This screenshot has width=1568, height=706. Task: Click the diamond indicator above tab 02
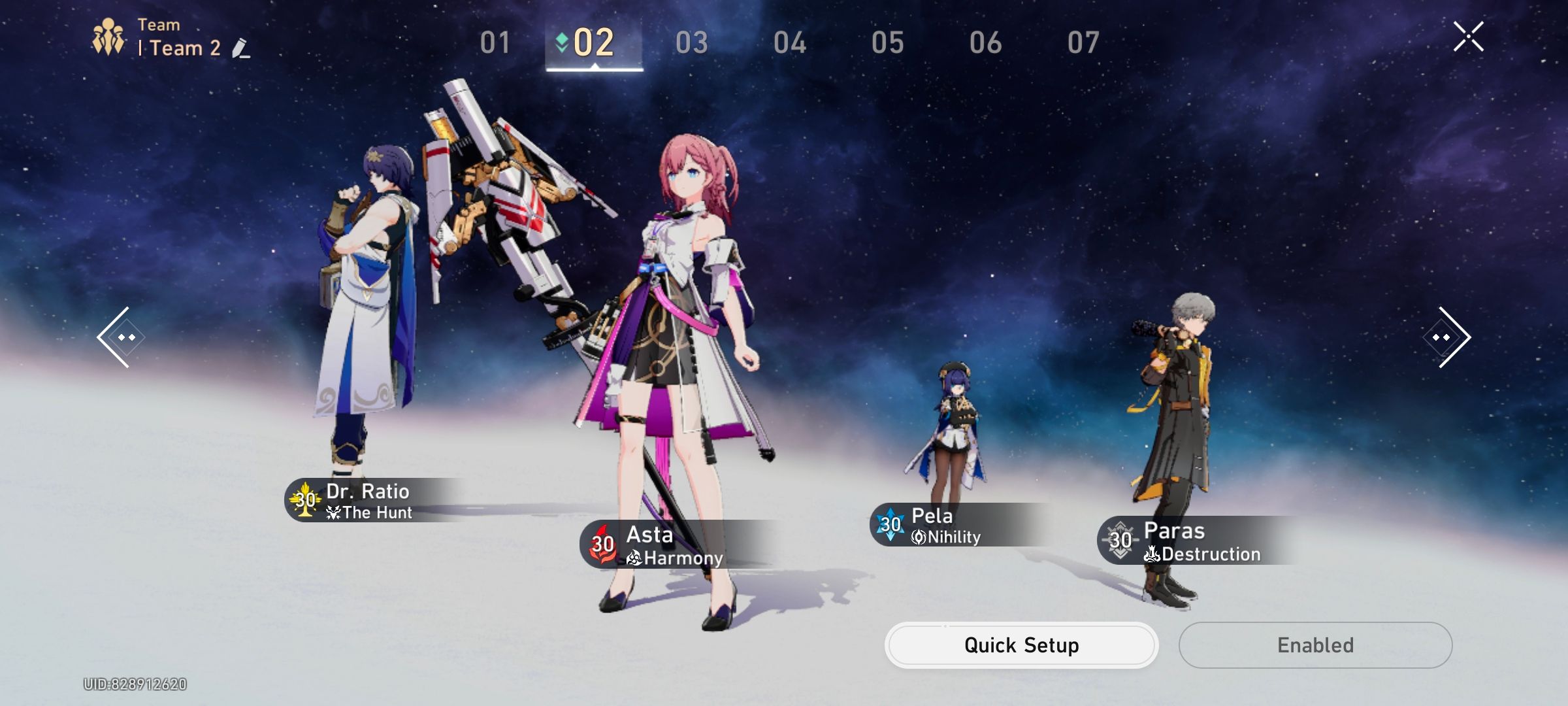coord(561,41)
